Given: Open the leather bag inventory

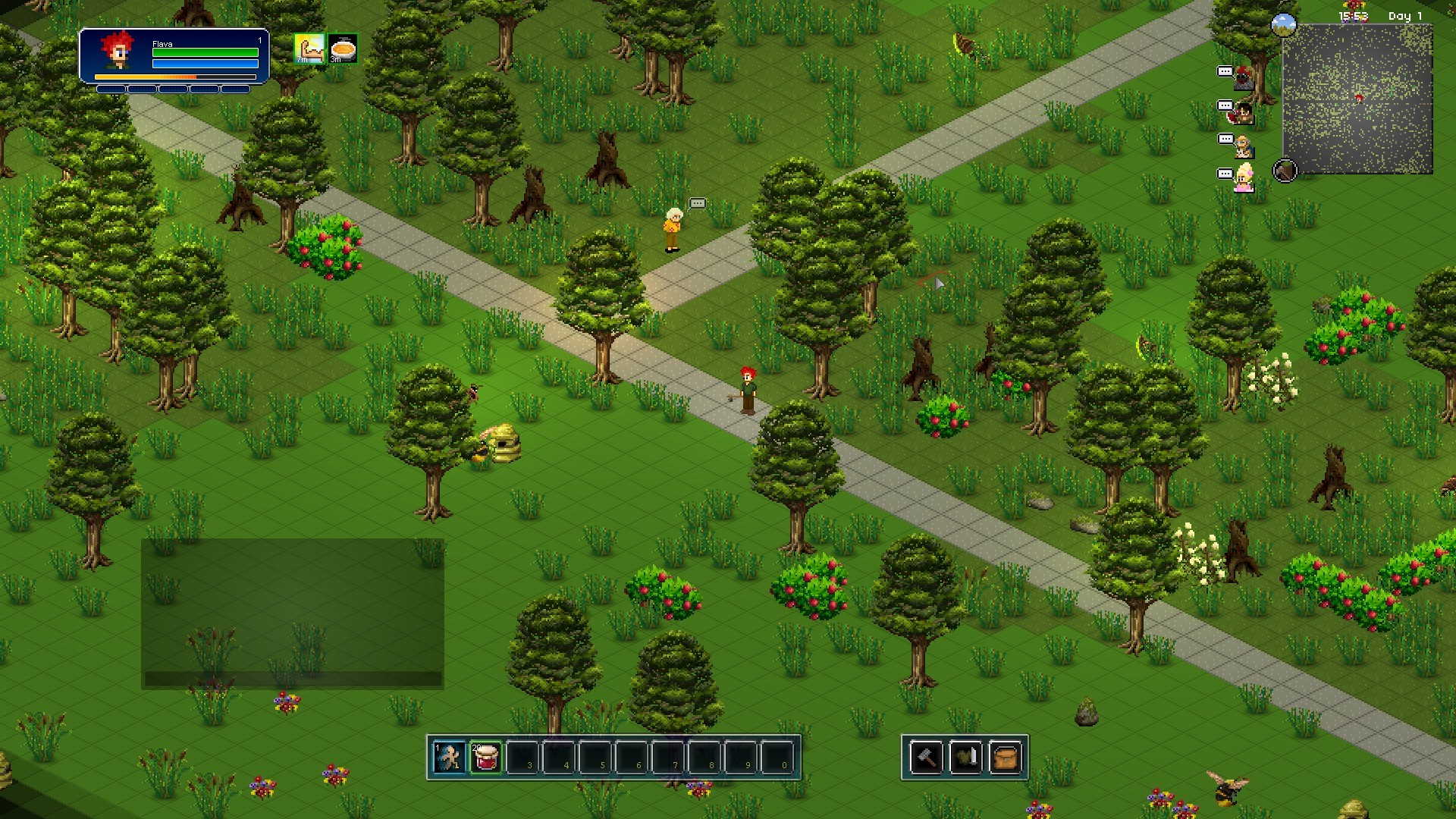Looking at the screenshot, I should [1005, 757].
